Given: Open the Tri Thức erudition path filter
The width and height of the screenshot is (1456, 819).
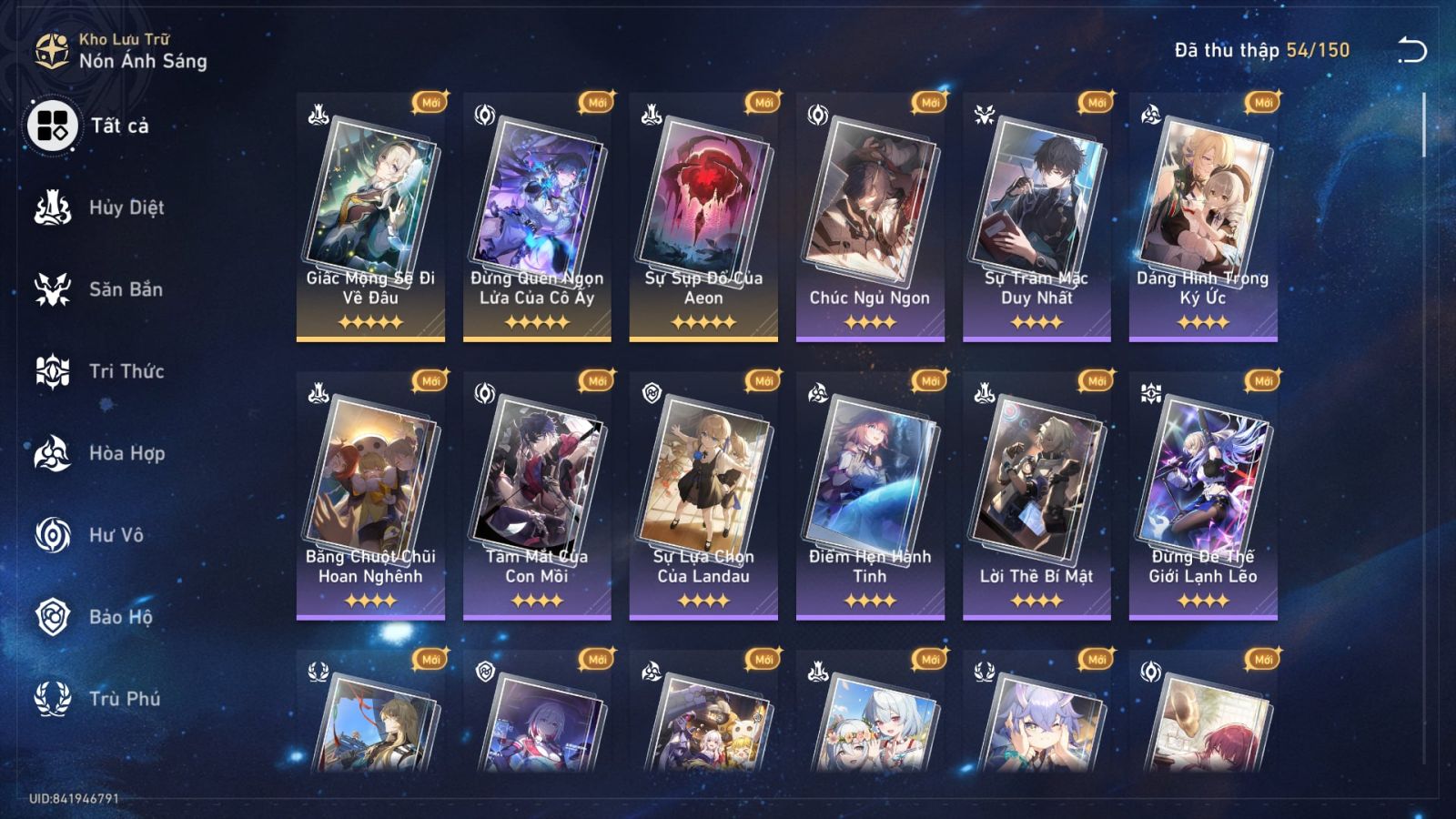Looking at the screenshot, I should click(x=53, y=370).
